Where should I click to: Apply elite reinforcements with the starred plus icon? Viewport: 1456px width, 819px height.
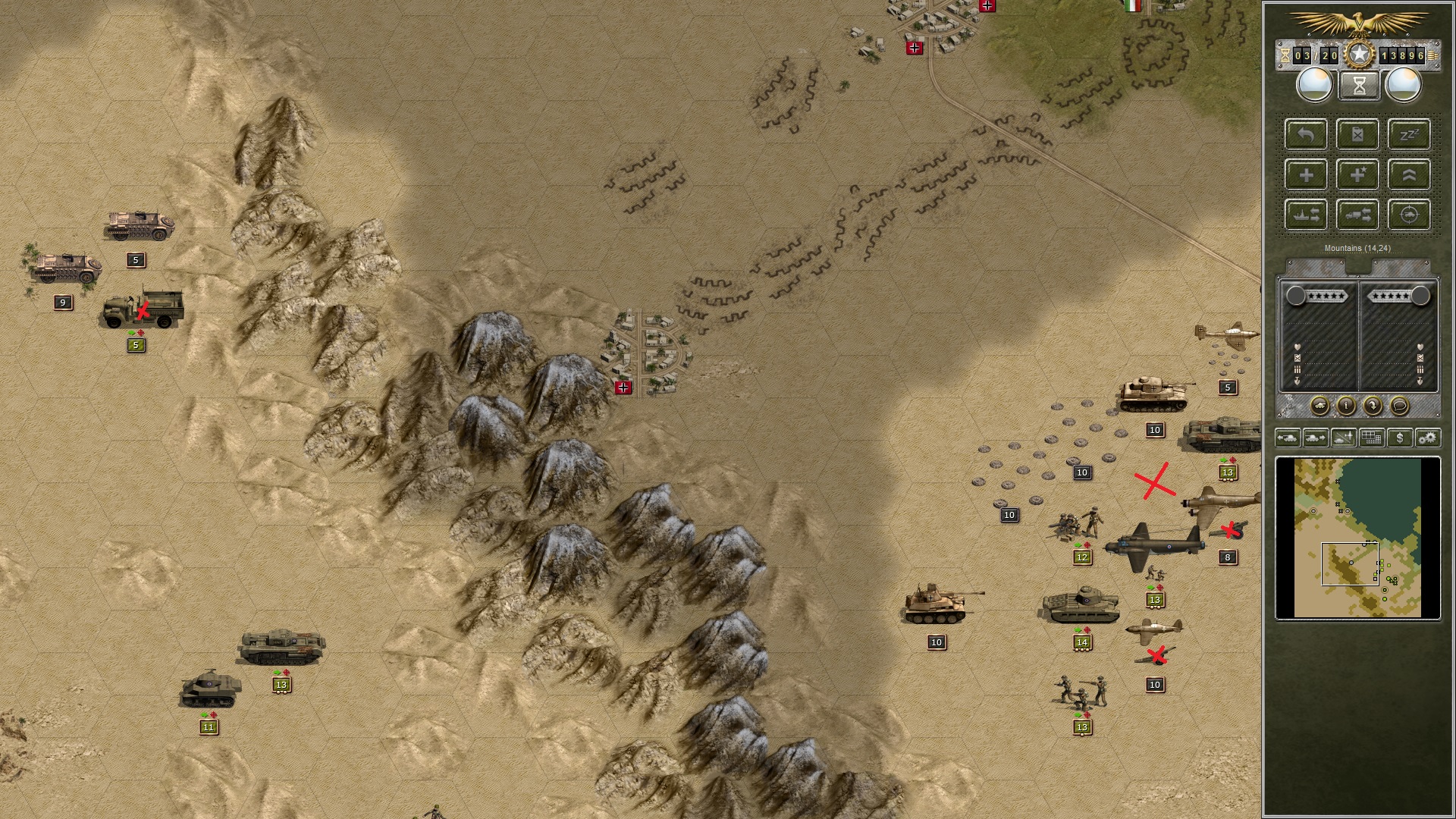(x=1357, y=176)
